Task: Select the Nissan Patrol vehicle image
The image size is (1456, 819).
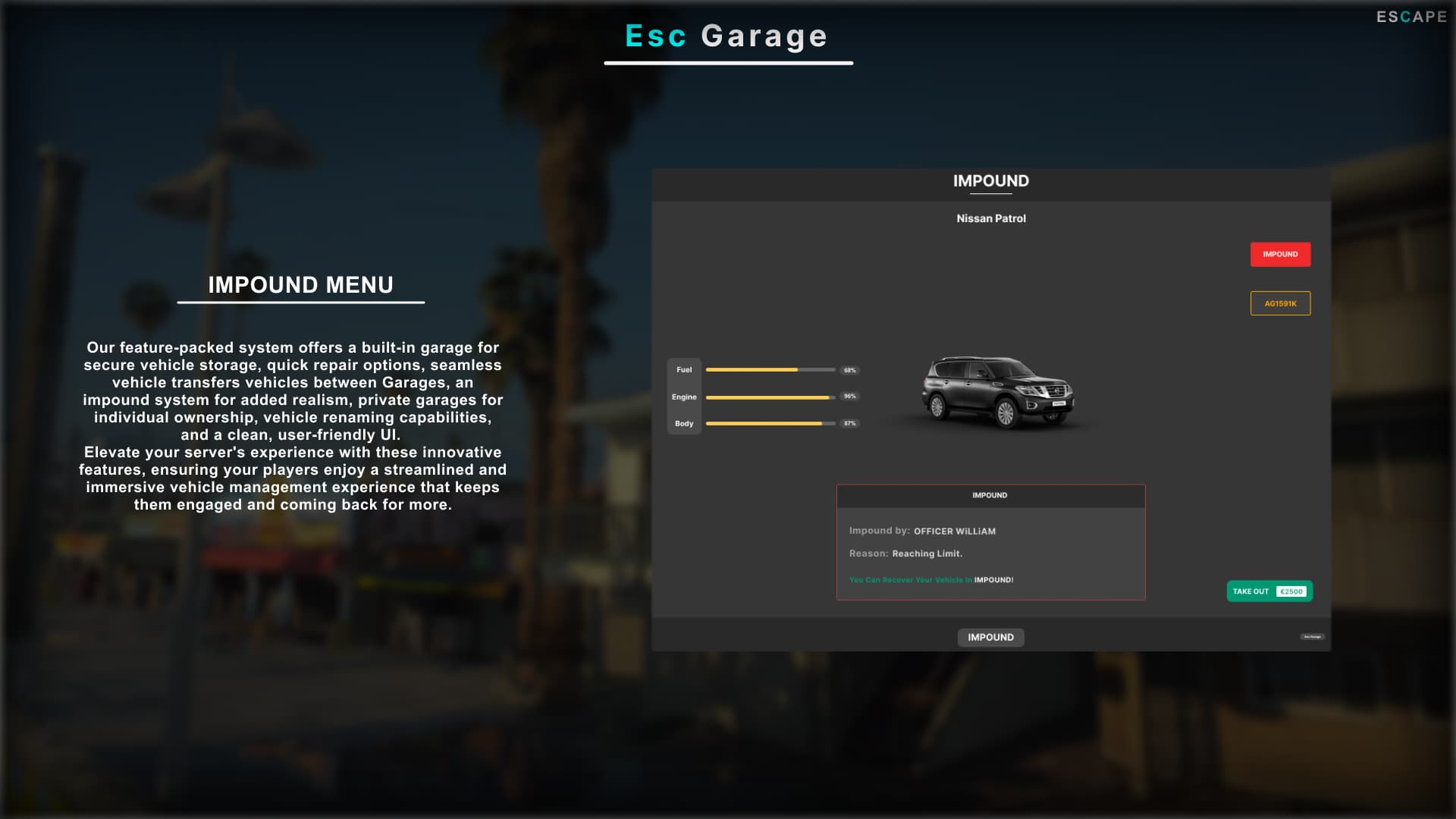Action: pos(997,393)
